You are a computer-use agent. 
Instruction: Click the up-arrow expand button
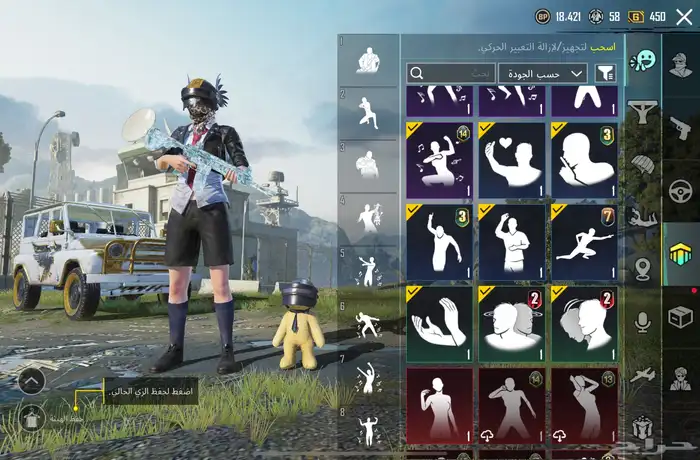31,380
